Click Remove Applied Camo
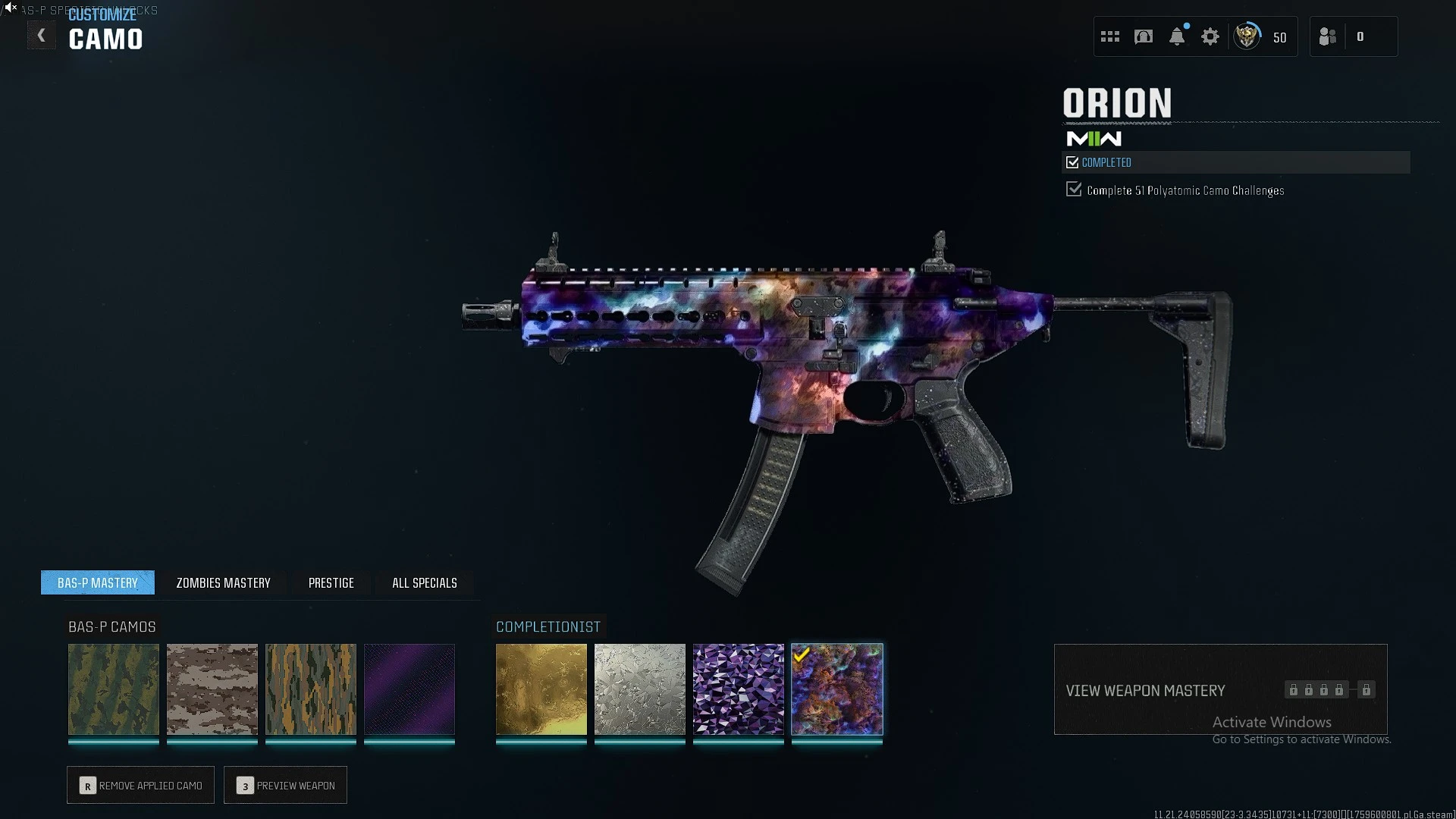 141,786
